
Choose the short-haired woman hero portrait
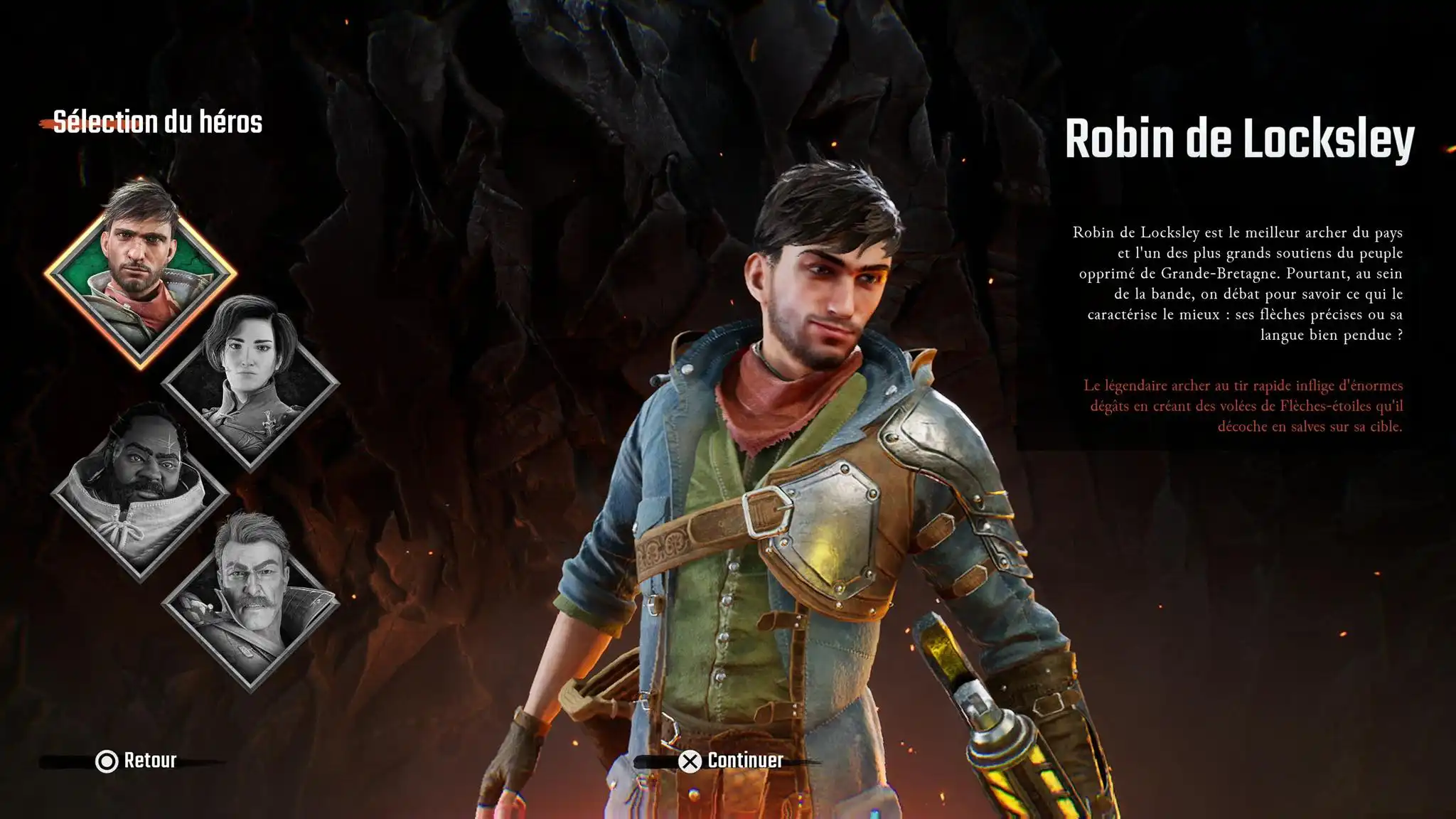click(x=250, y=382)
